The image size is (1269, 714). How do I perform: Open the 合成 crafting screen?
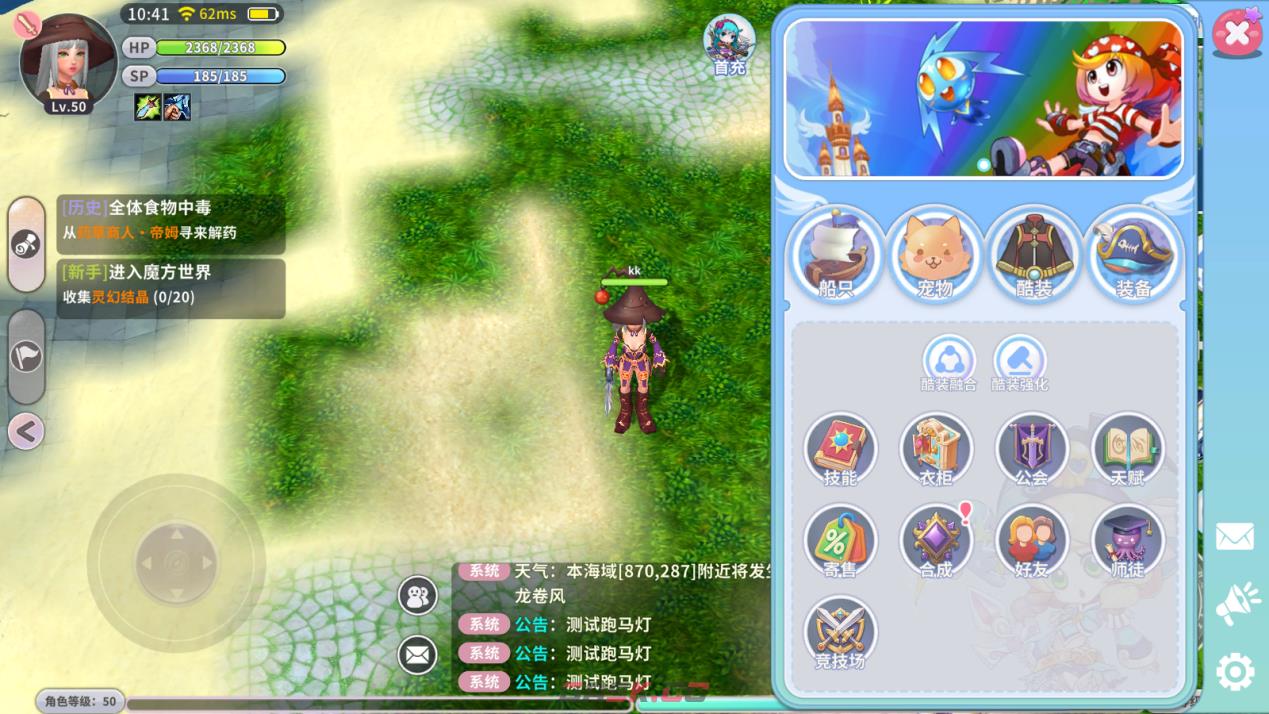click(x=936, y=541)
